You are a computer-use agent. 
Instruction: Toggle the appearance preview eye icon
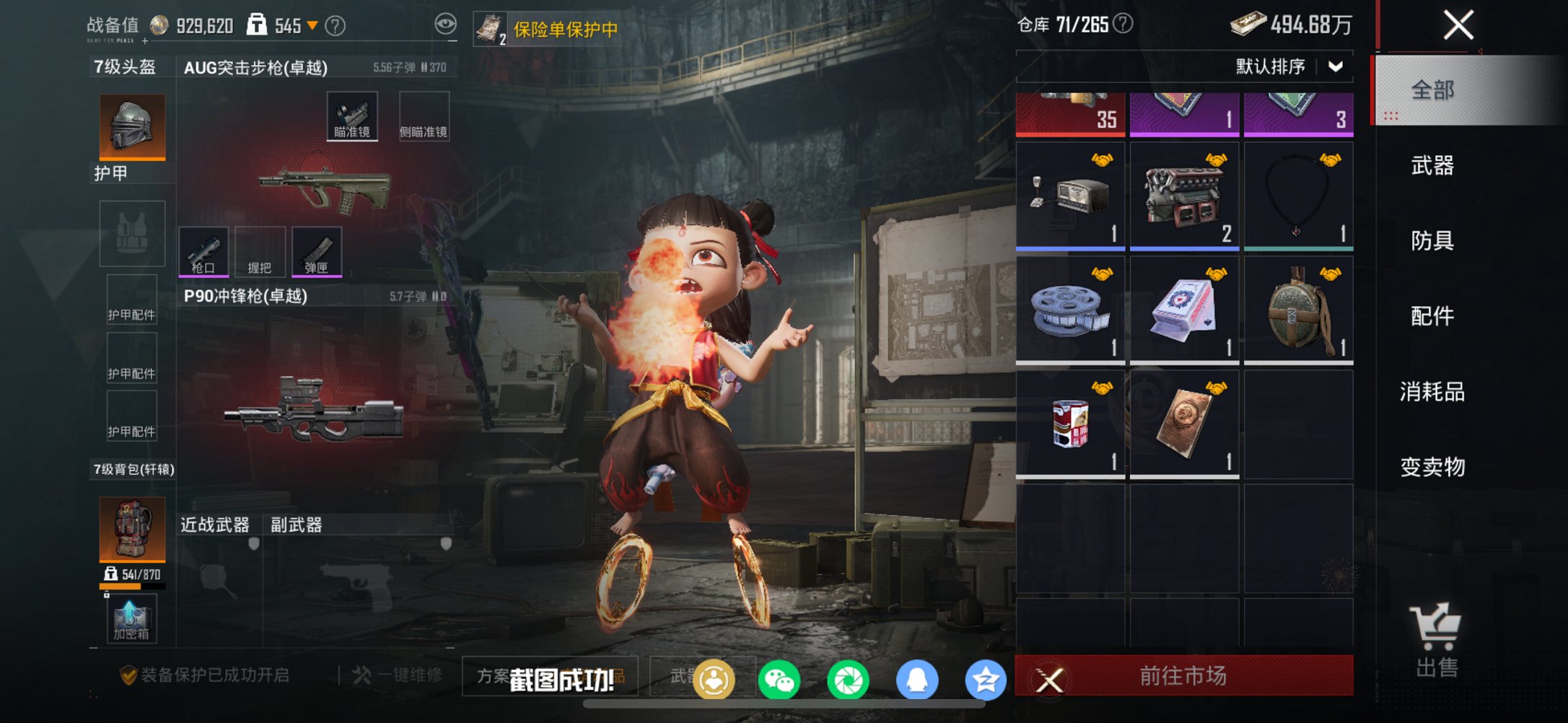[x=446, y=22]
